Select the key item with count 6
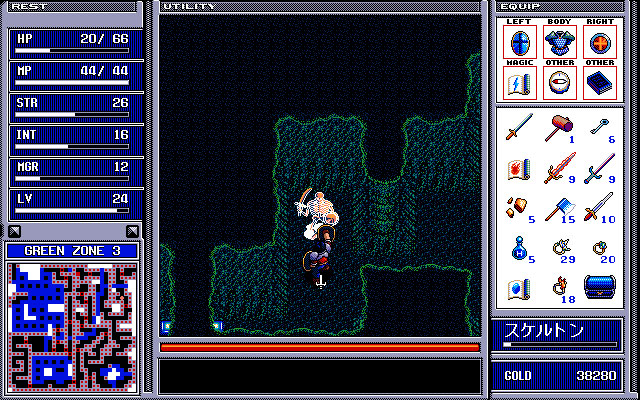 [x=599, y=128]
